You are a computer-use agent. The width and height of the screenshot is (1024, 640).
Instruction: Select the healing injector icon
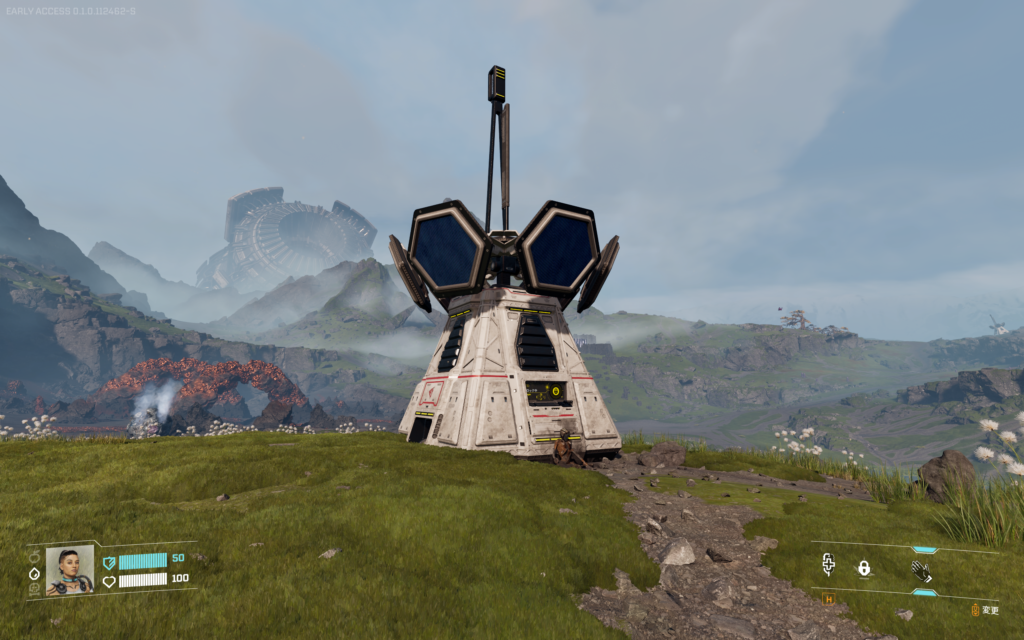(828, 567)
